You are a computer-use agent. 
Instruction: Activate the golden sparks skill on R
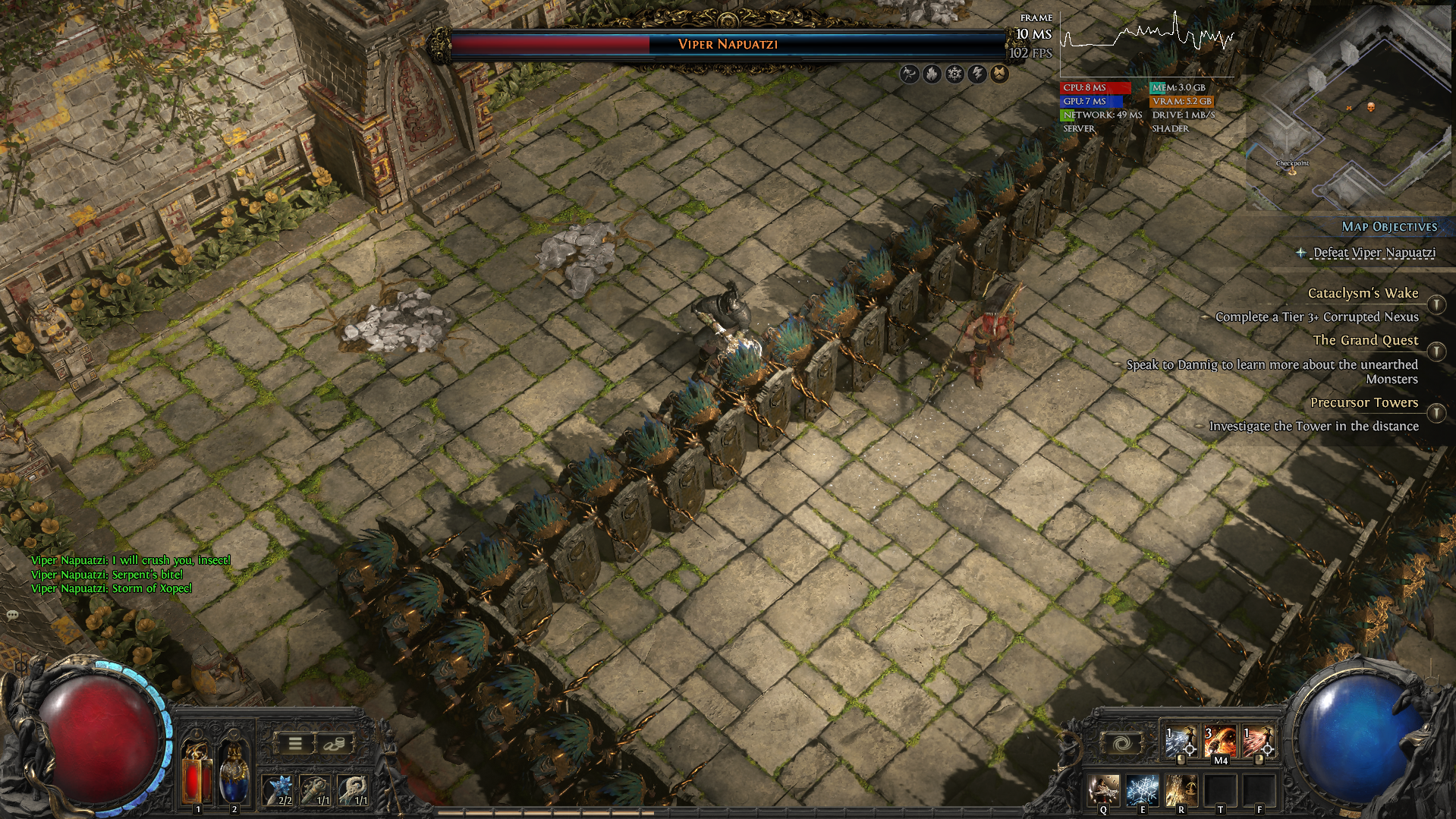click(1181, 790)
